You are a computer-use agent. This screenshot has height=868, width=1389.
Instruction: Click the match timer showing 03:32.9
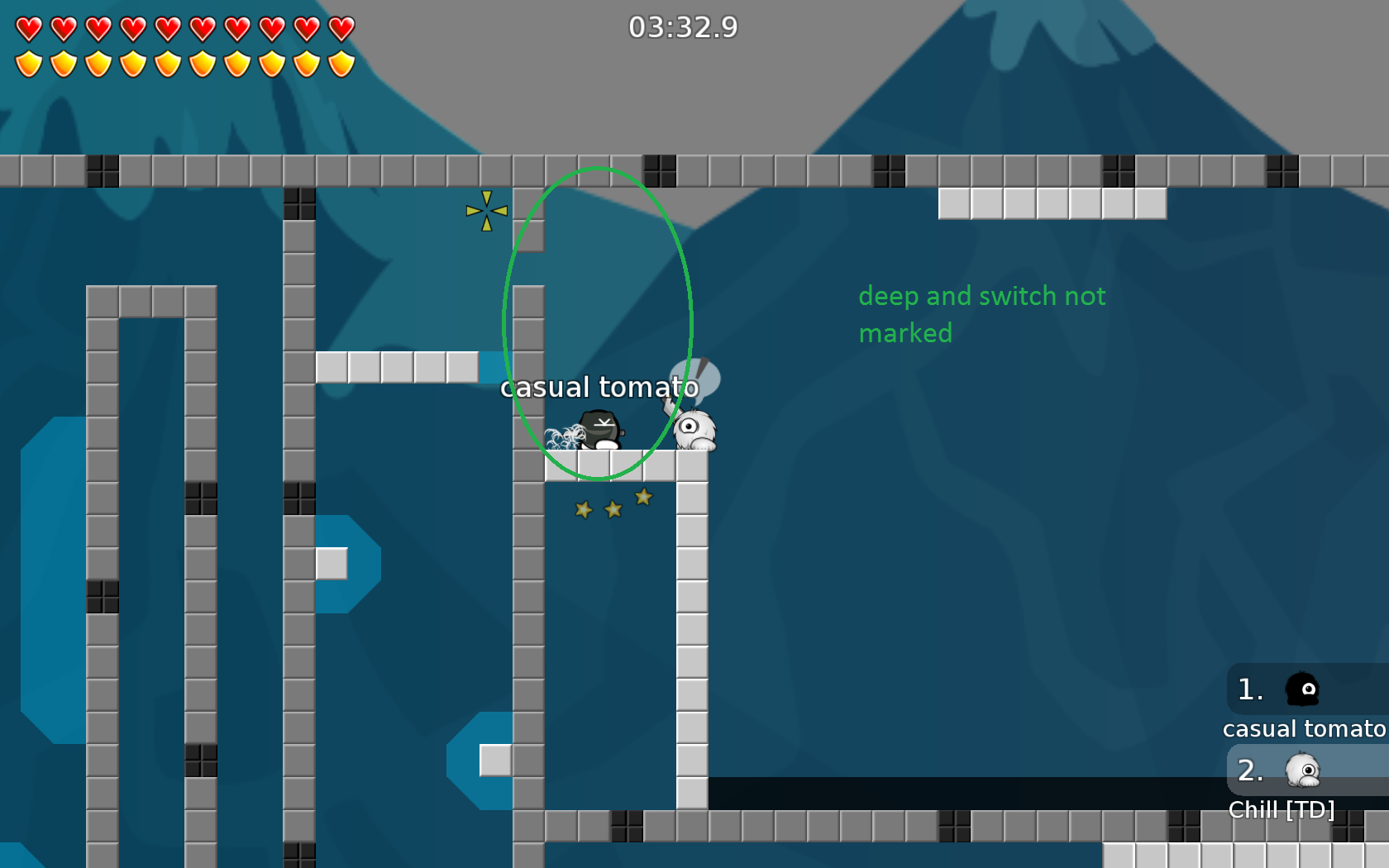(684, 27)
